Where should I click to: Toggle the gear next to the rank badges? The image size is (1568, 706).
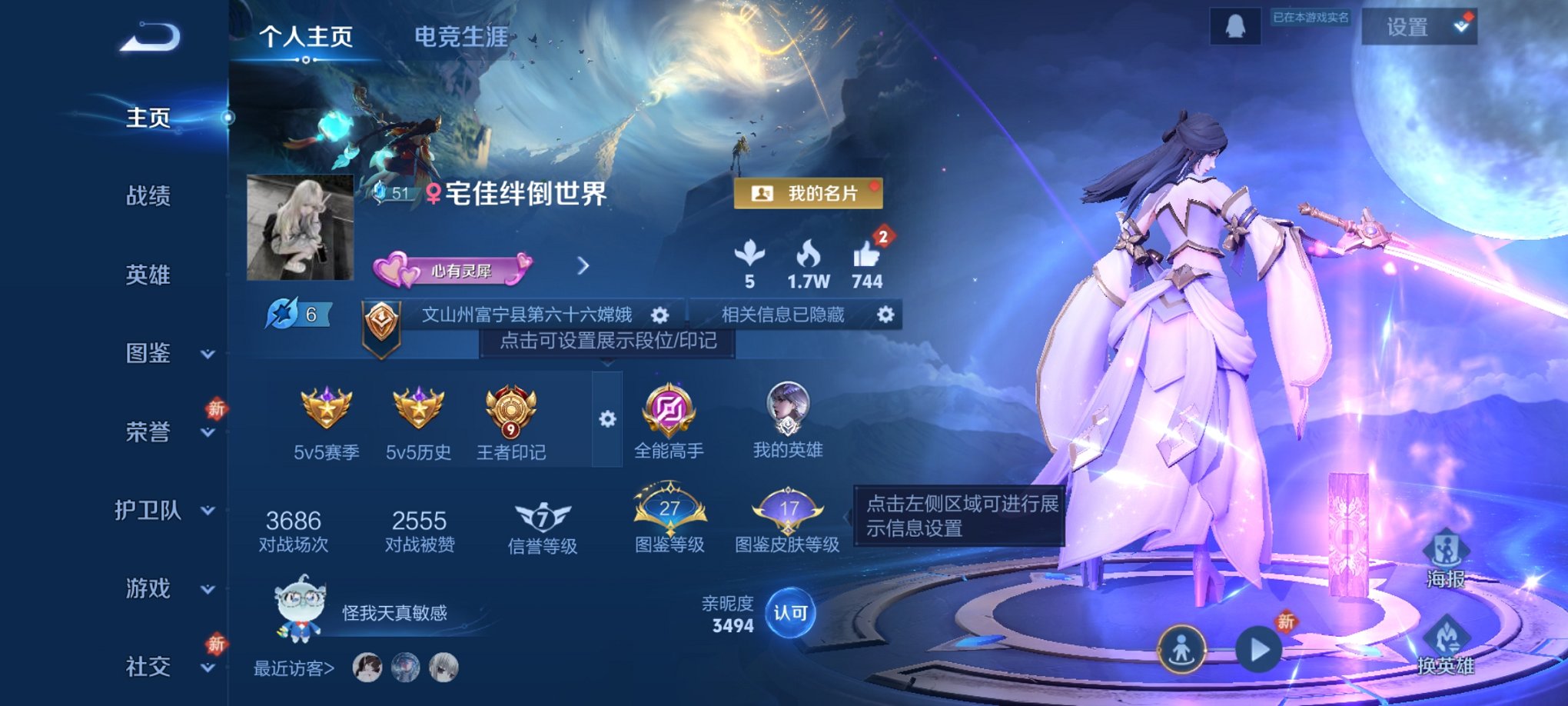tap(608, 419)
